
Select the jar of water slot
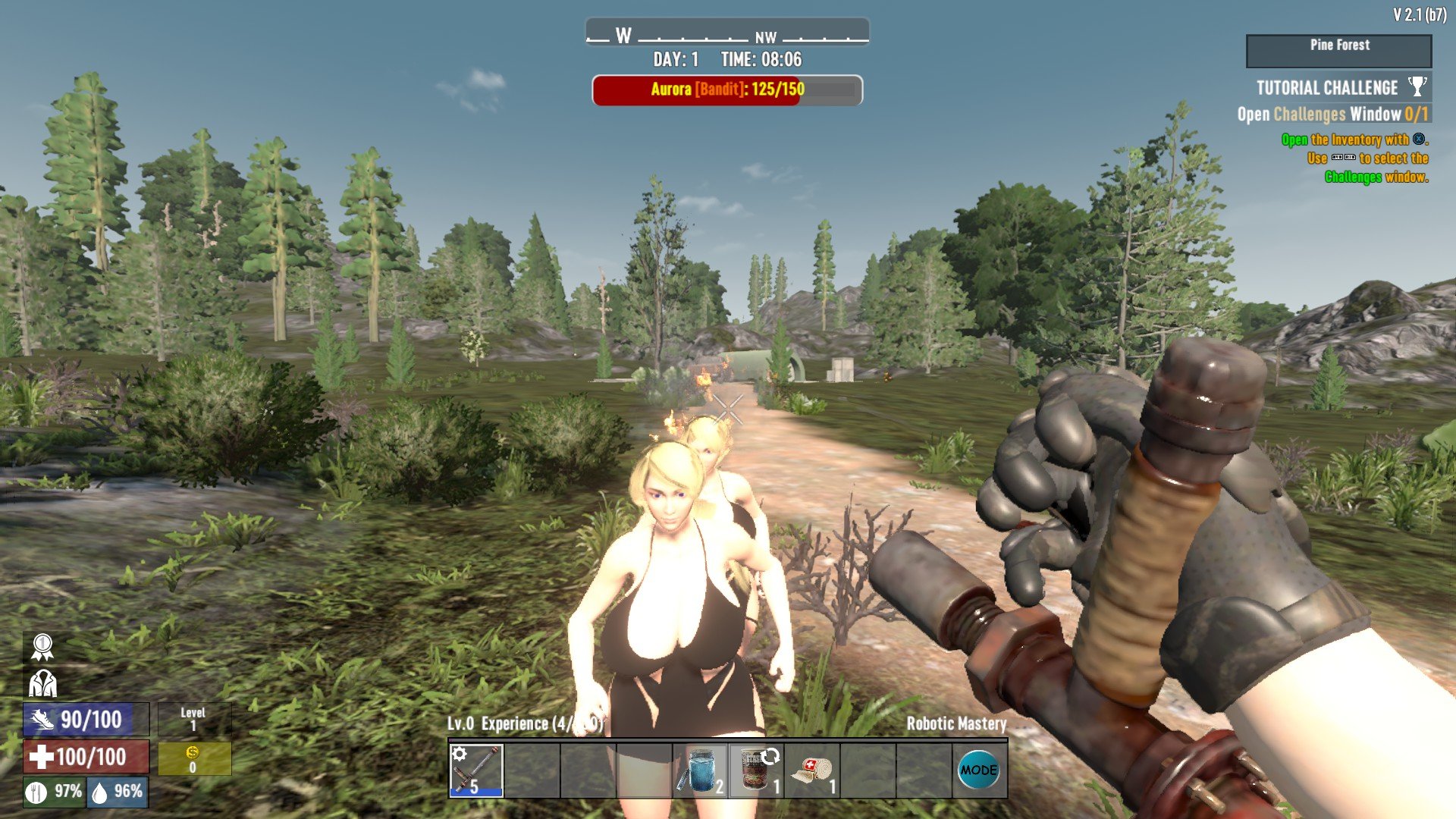coord(701,770)
